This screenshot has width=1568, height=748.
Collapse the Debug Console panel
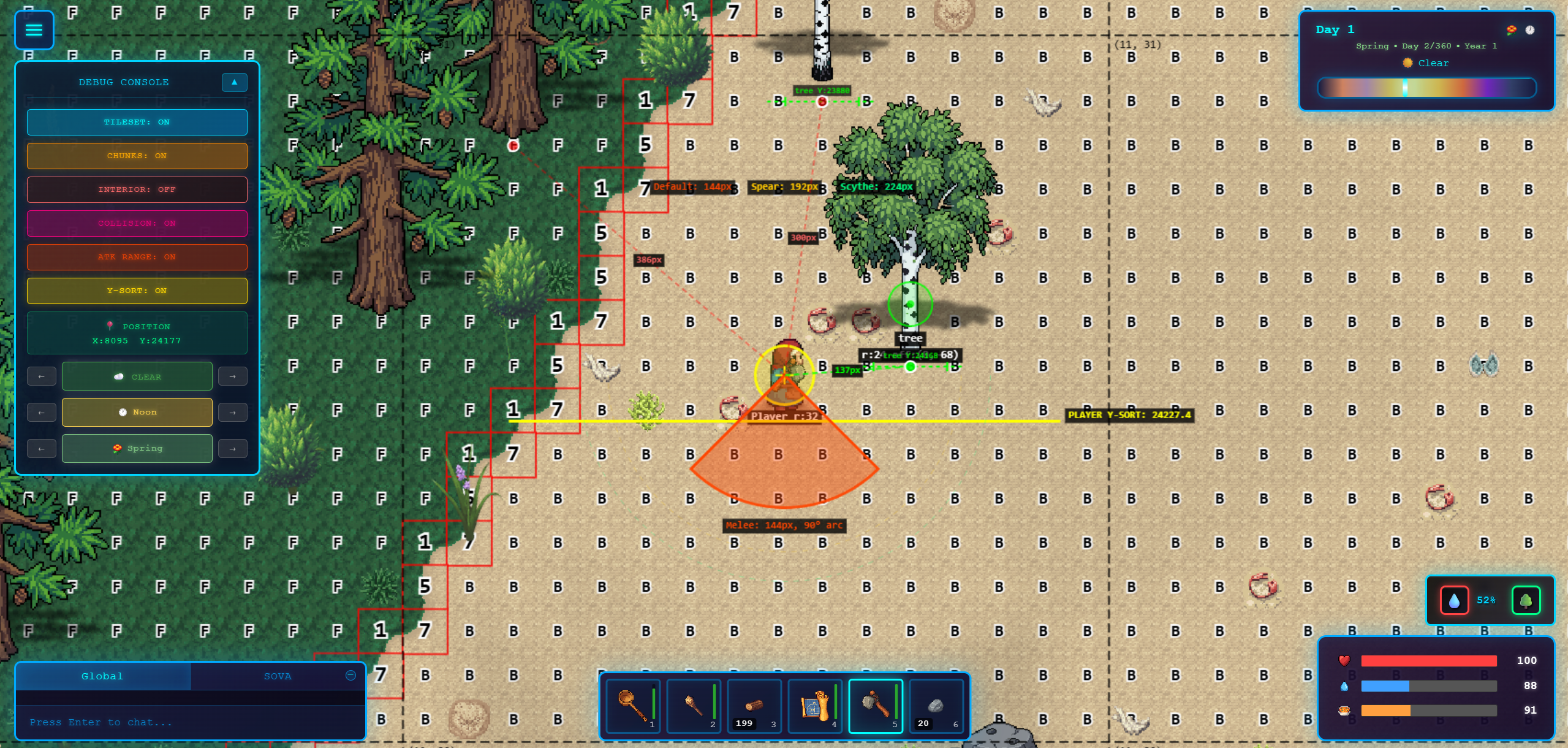click(x=234, y=82)
